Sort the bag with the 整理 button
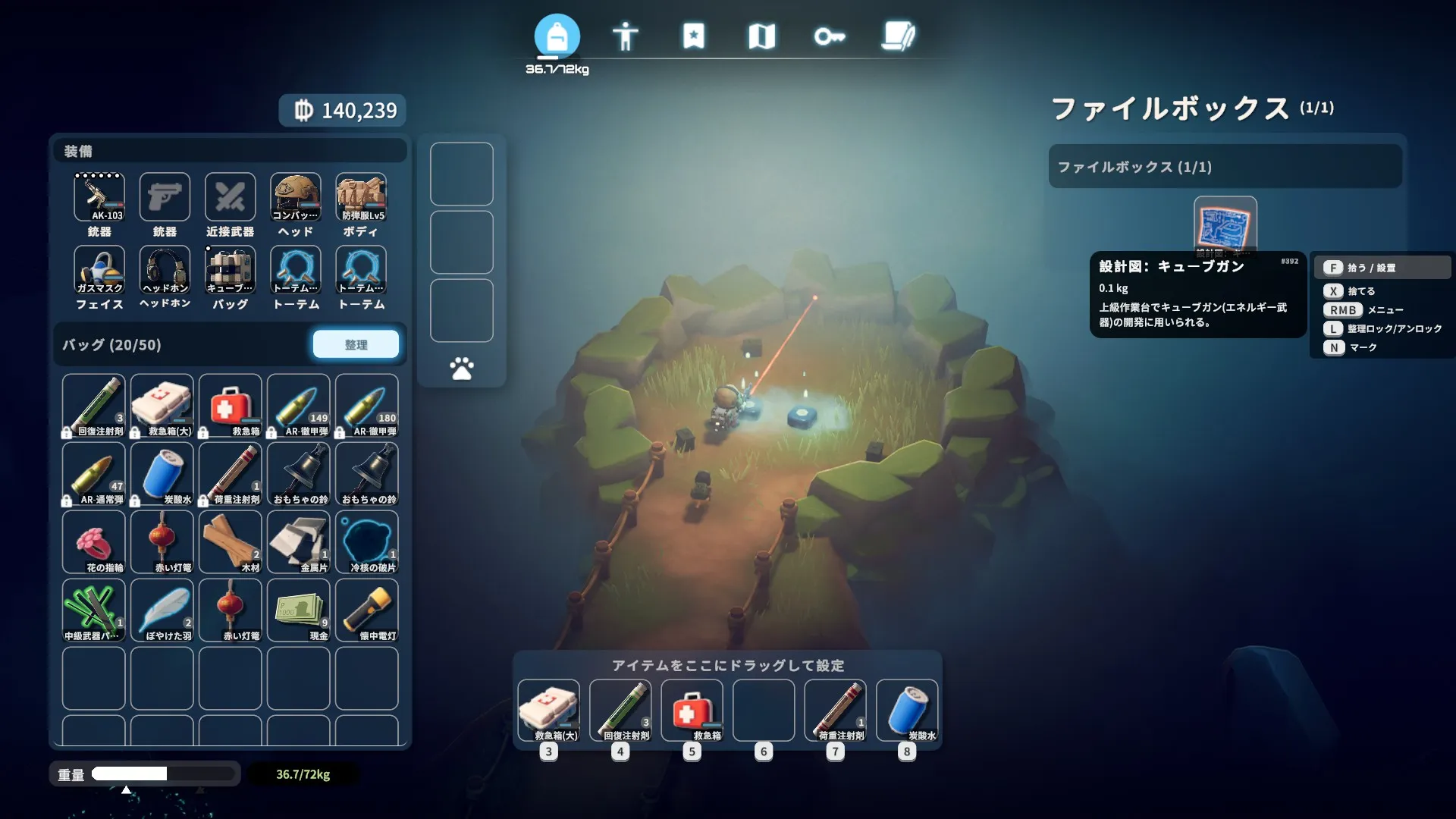The width and height of the screenshot is (1456, 819). click(x=356, y=344)
